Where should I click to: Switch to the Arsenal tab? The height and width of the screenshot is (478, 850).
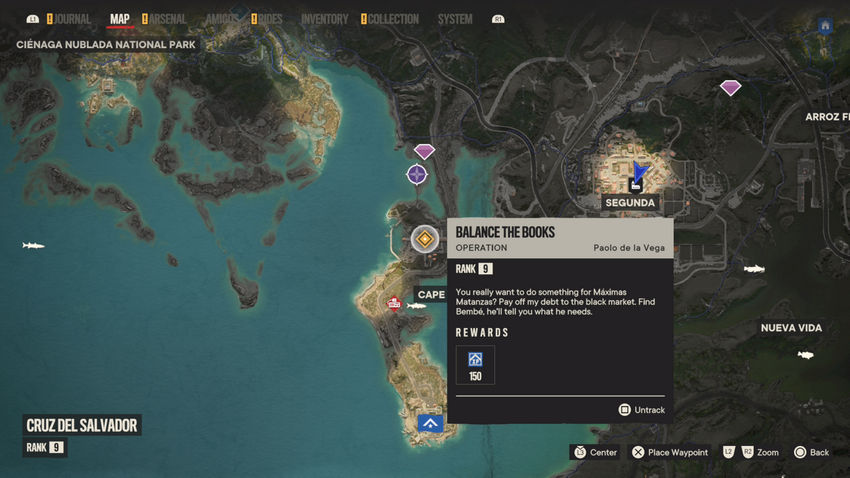click(x=167, y=19)
